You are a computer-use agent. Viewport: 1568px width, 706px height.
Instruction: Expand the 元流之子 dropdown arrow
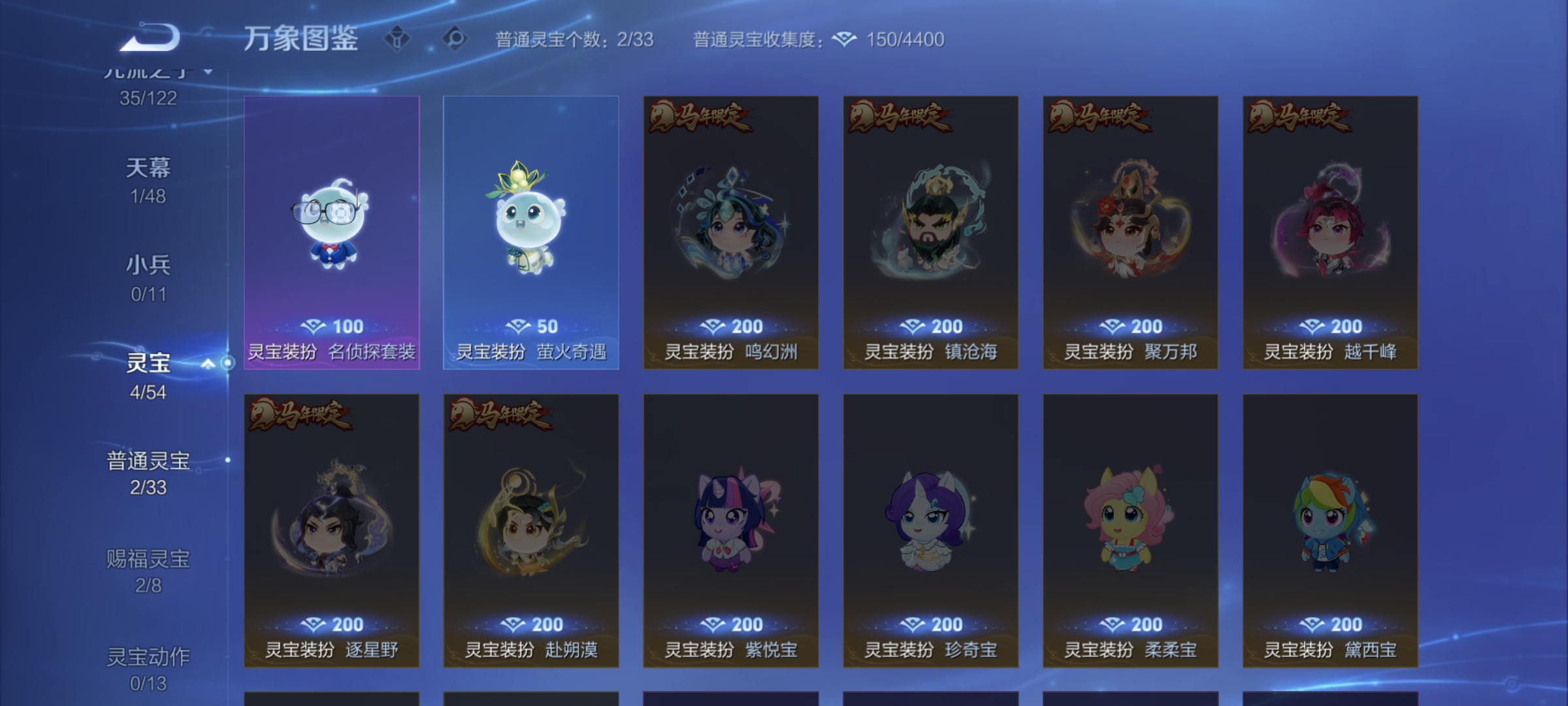pos(206,73)
